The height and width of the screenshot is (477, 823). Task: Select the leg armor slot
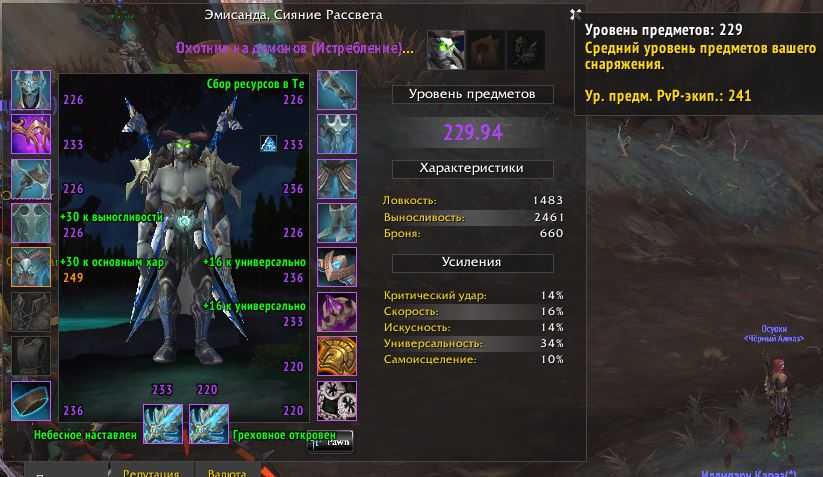point(336,179)
